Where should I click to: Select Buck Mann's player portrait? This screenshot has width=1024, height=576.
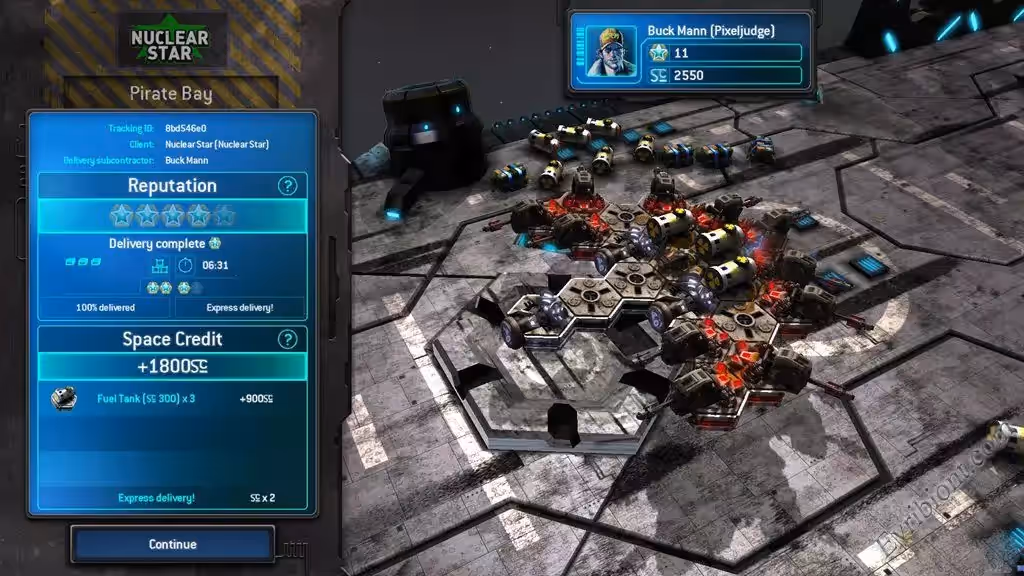(610, 53)
